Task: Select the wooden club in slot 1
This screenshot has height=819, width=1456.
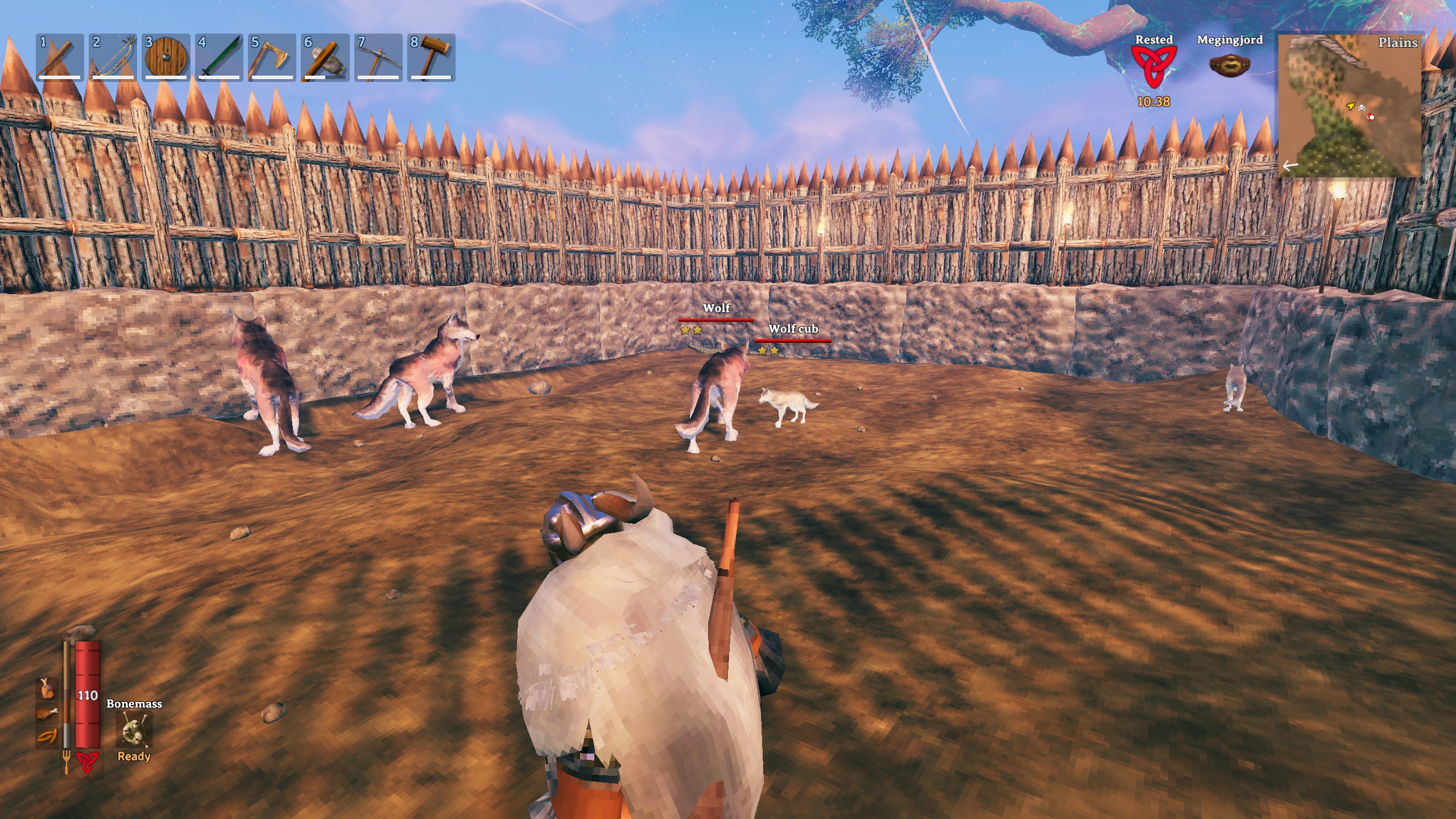Action: [x=60, y=57]
